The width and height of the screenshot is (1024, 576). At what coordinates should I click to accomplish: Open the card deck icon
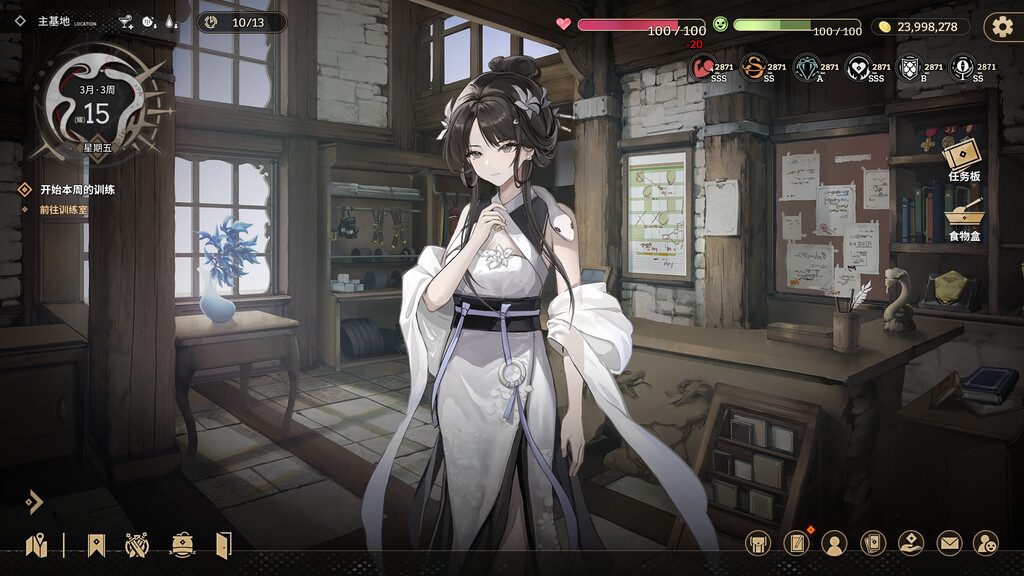pos(873,543)
